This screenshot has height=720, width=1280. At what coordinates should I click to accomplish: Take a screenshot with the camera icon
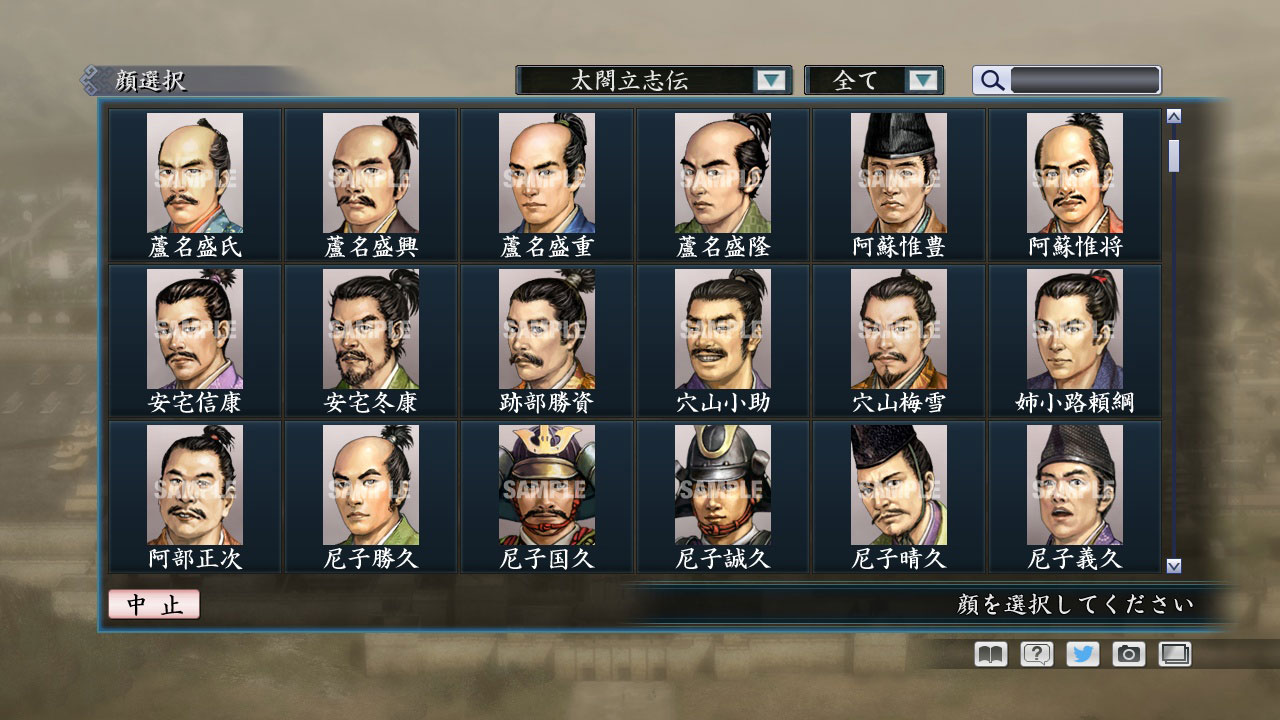point(1129,654)
